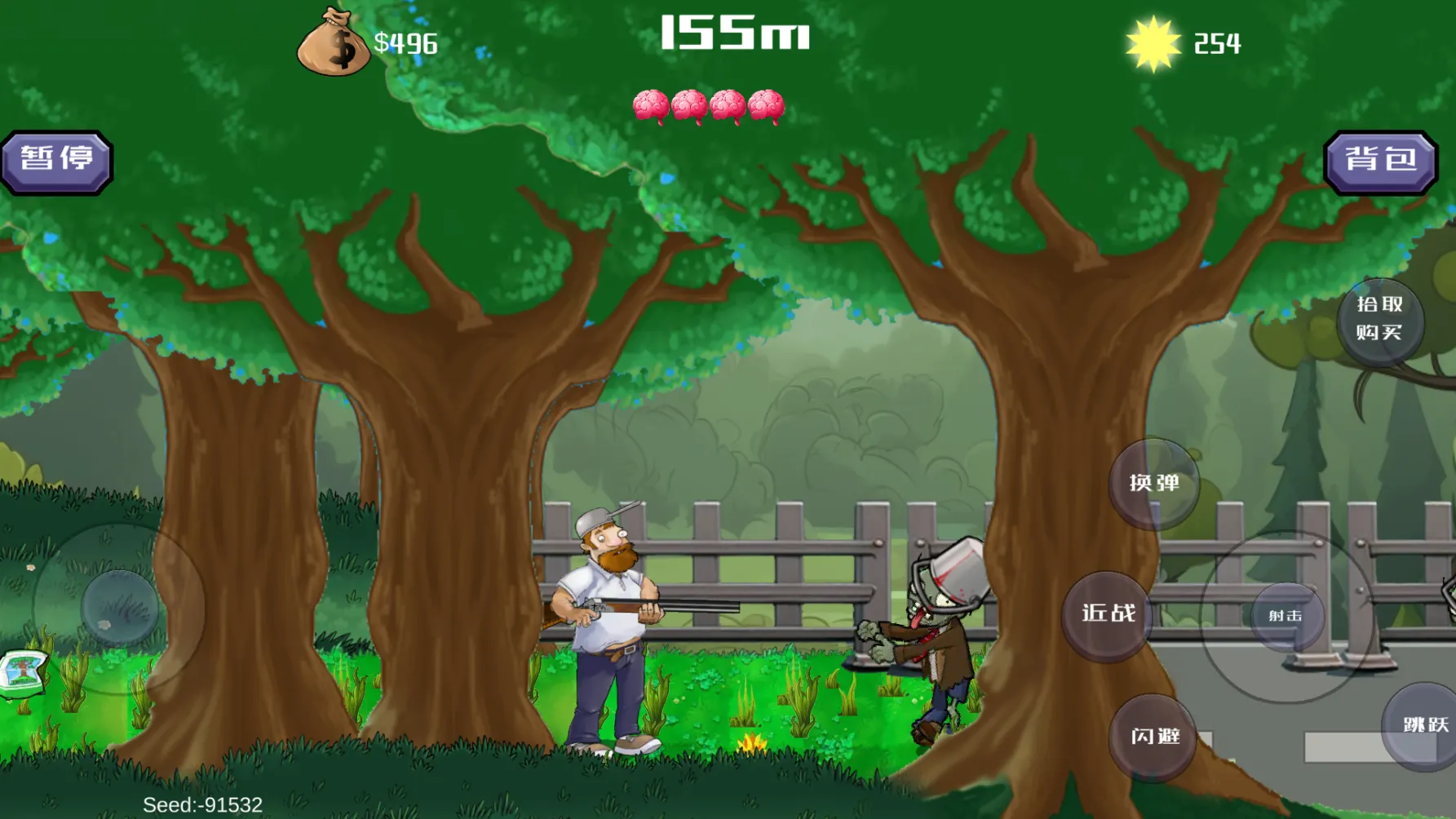Pause the game with the 暂停 button
This screenshot has width=1456, height=819.
click(x=56, y=162)
